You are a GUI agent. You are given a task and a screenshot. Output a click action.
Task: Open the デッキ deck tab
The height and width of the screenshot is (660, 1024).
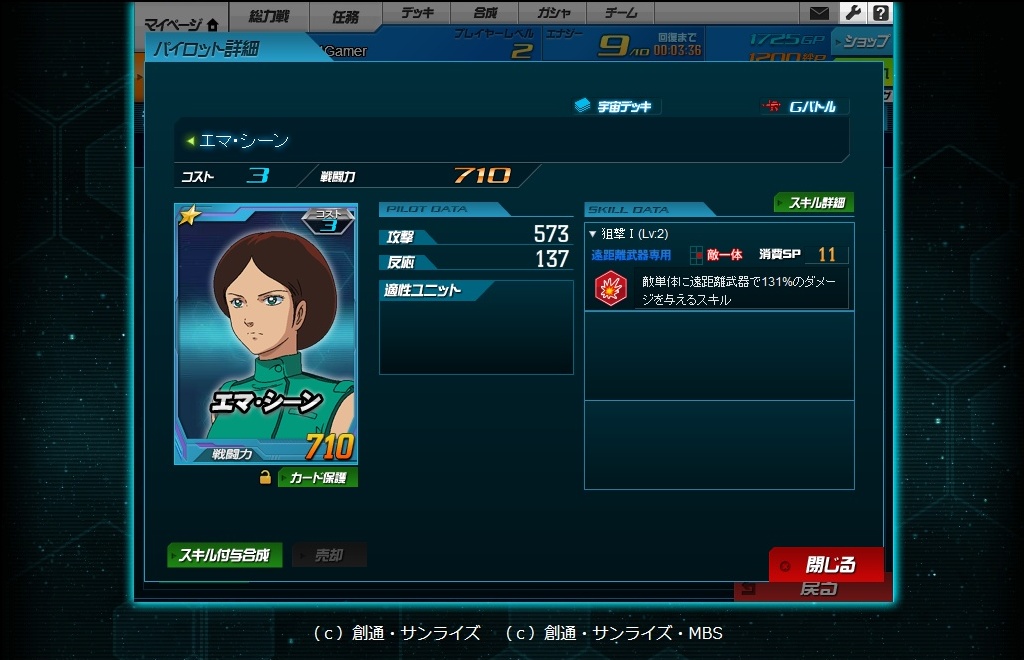(416, 14)
